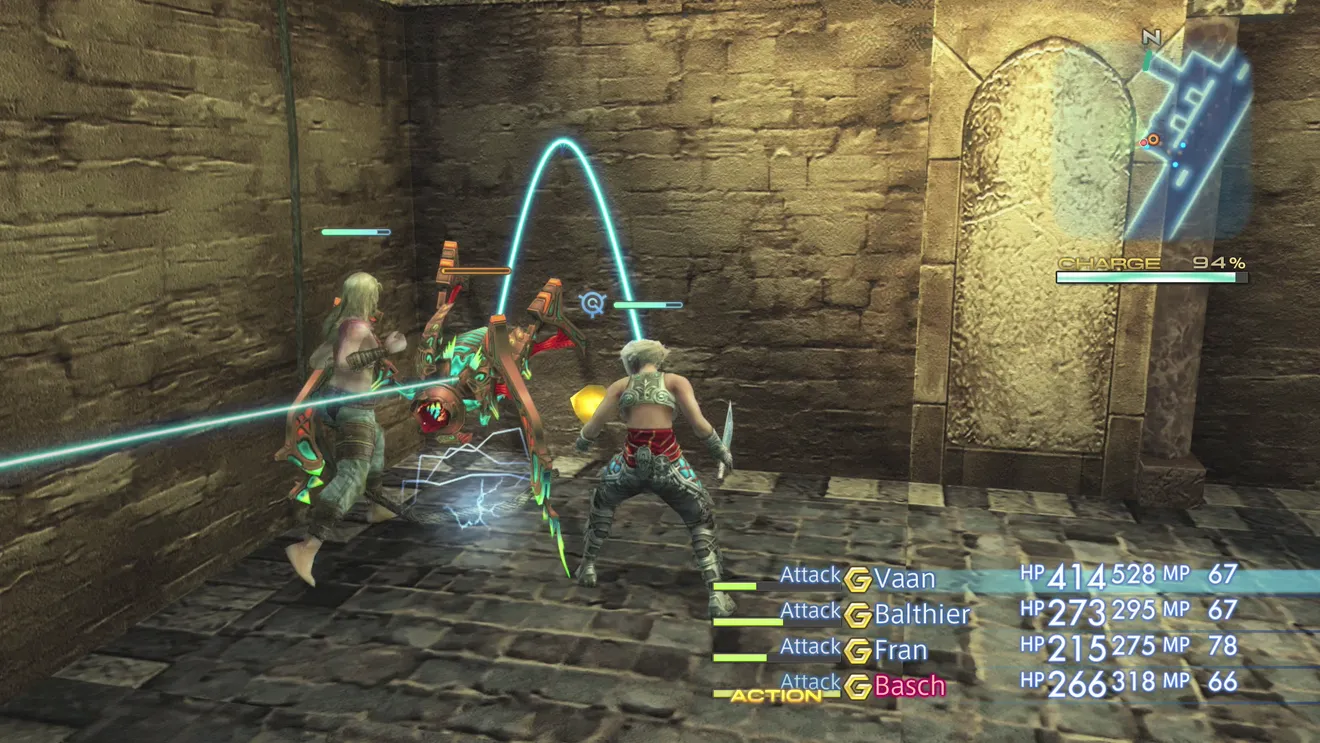
Task: Click the gambit icon beside Vaan
Action: (x=857, y=580)
